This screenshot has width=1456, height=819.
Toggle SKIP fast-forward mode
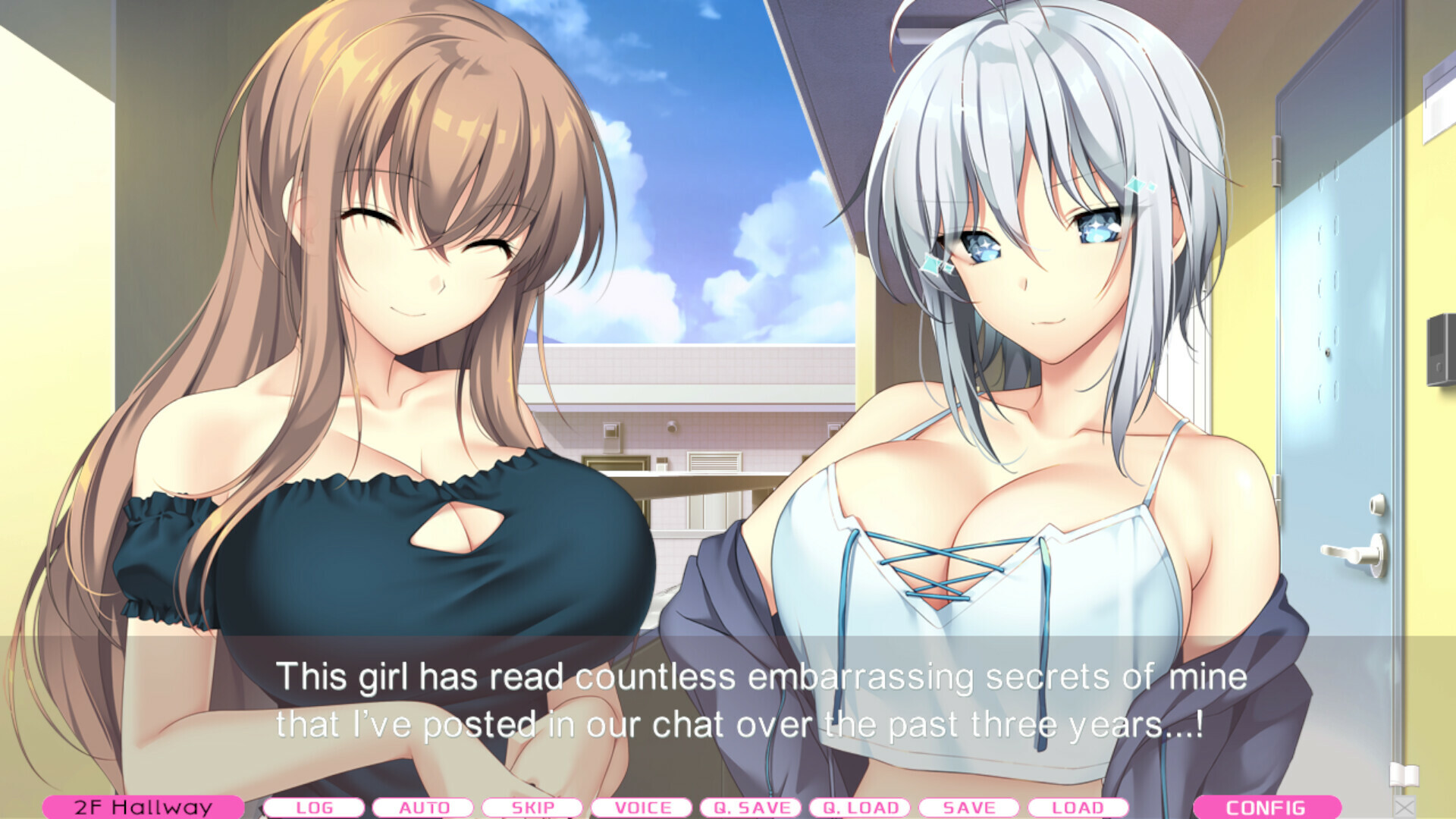click(x=534, y=807)
